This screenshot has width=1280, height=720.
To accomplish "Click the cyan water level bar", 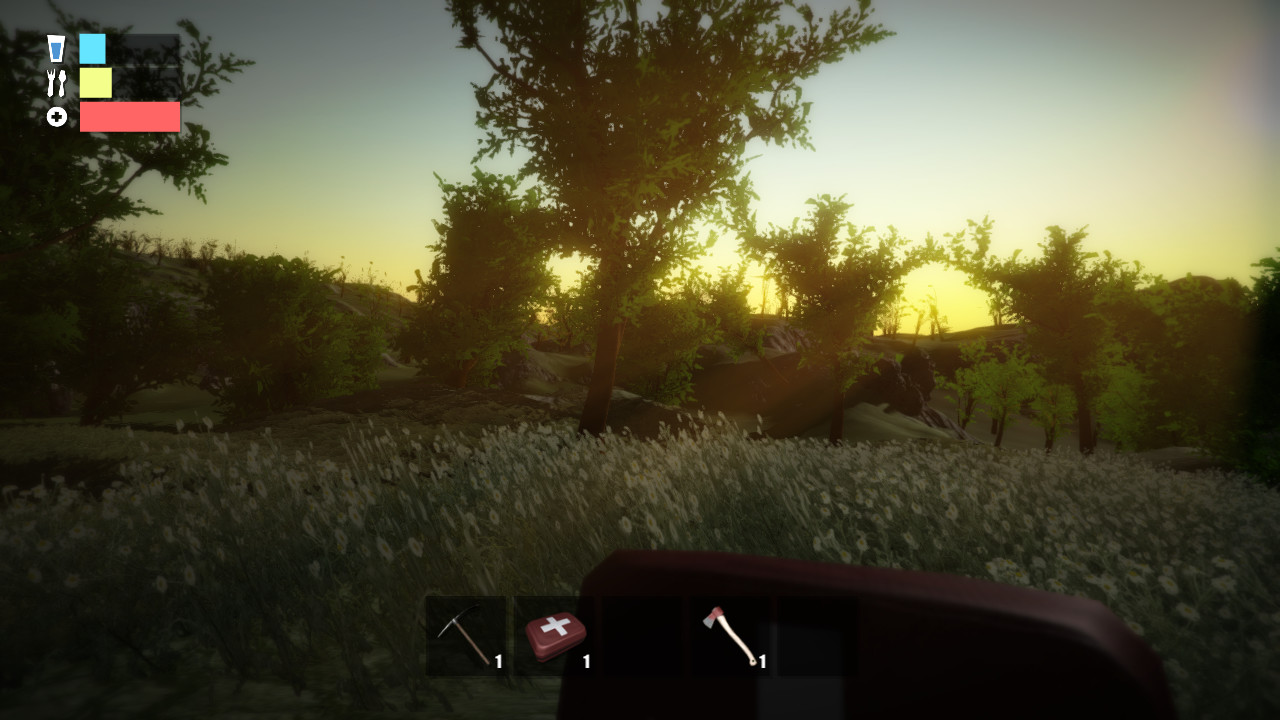I will [x=94, y=47].
